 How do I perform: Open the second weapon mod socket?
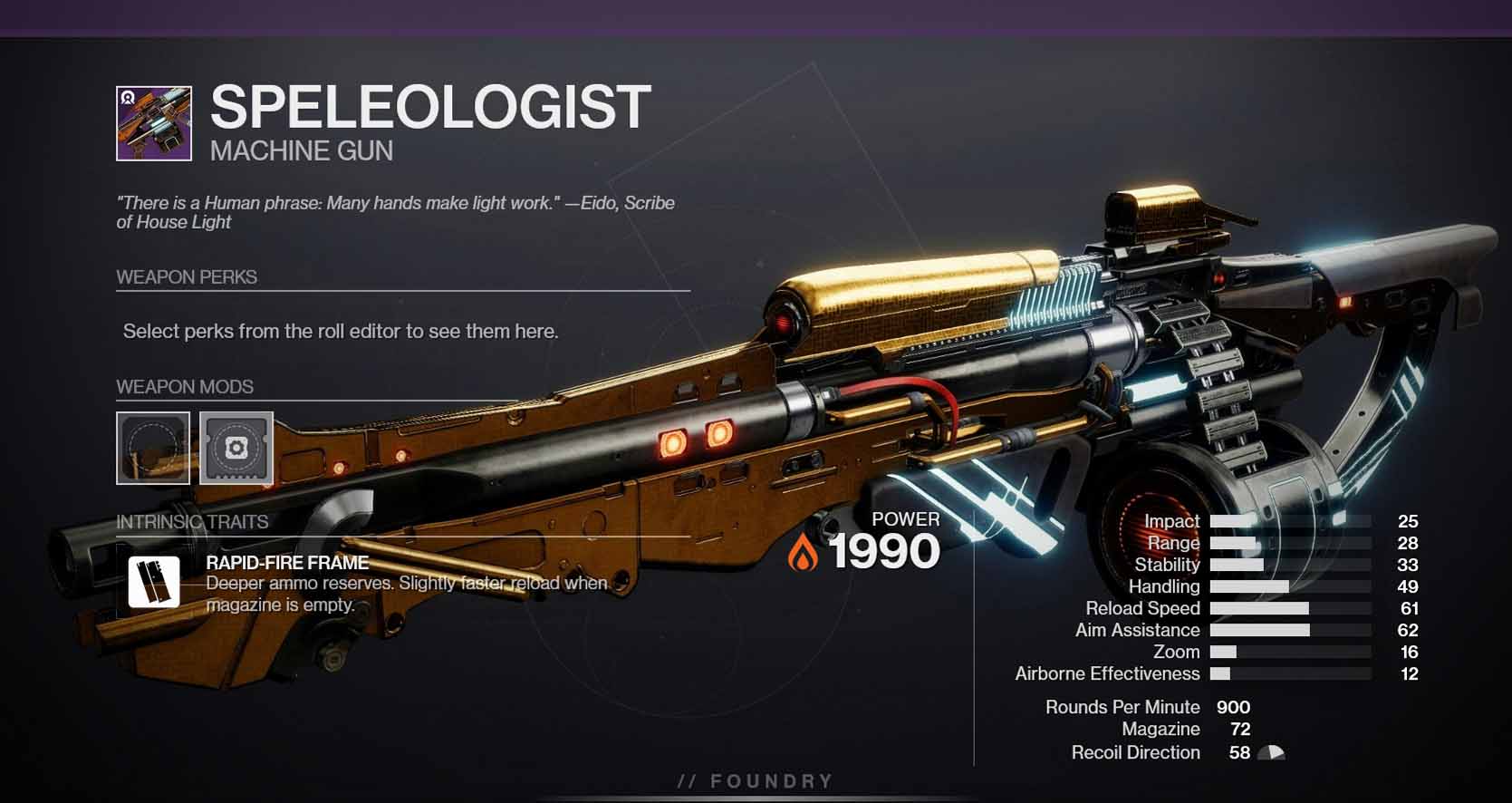click(x=236, y=449)
